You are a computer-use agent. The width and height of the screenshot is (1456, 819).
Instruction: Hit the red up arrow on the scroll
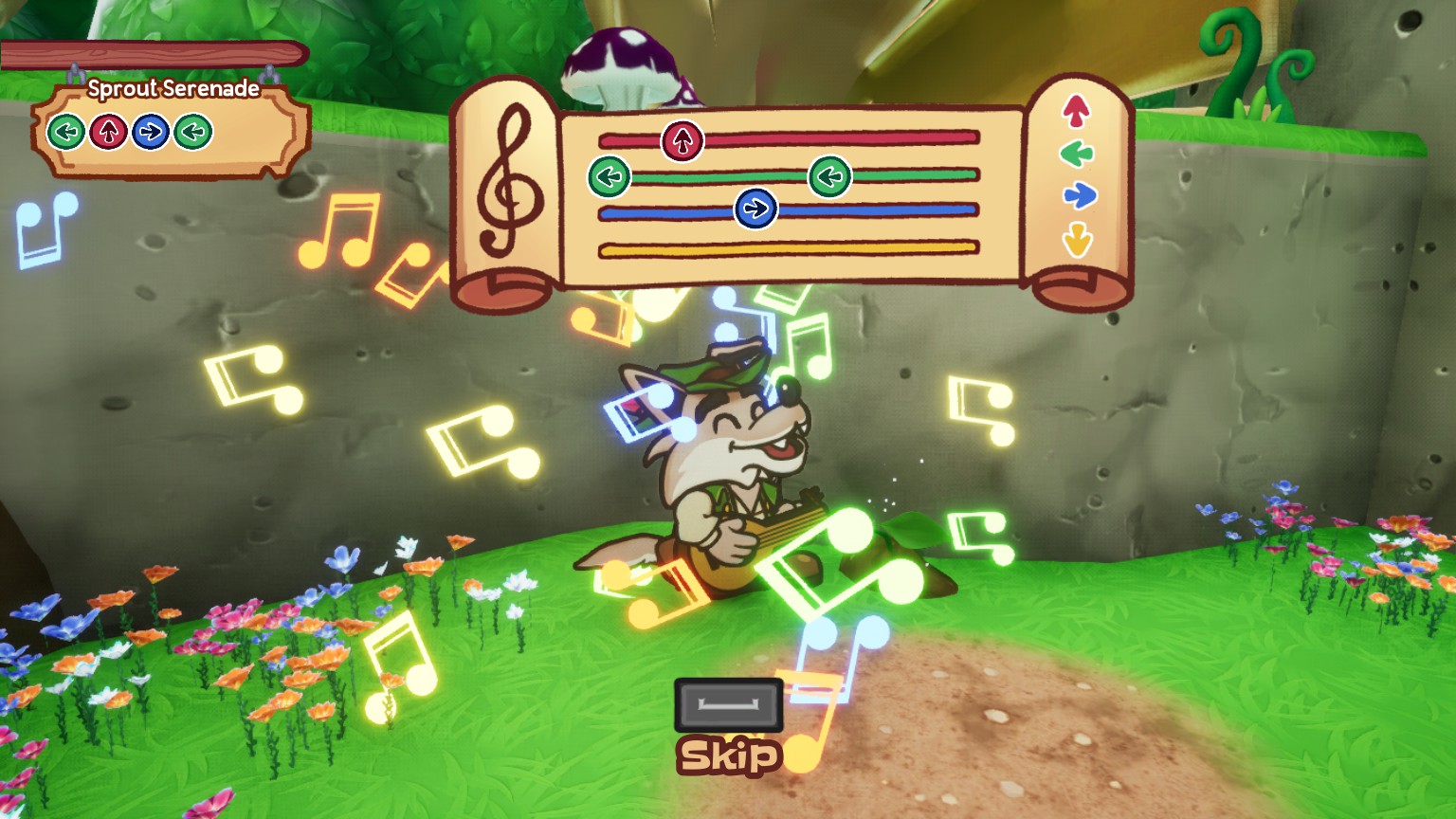coord(1076,111)
